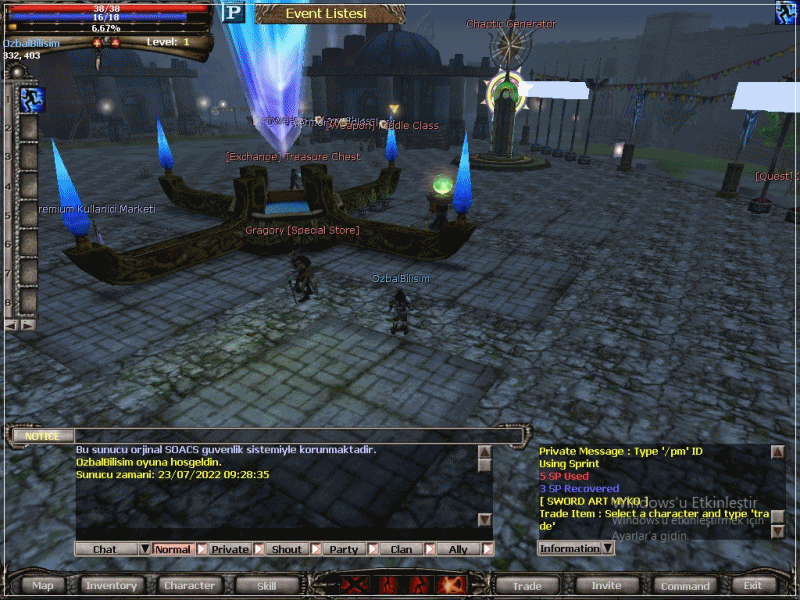Click the P premium button
The image size is (800, 600).
(233, 12)
